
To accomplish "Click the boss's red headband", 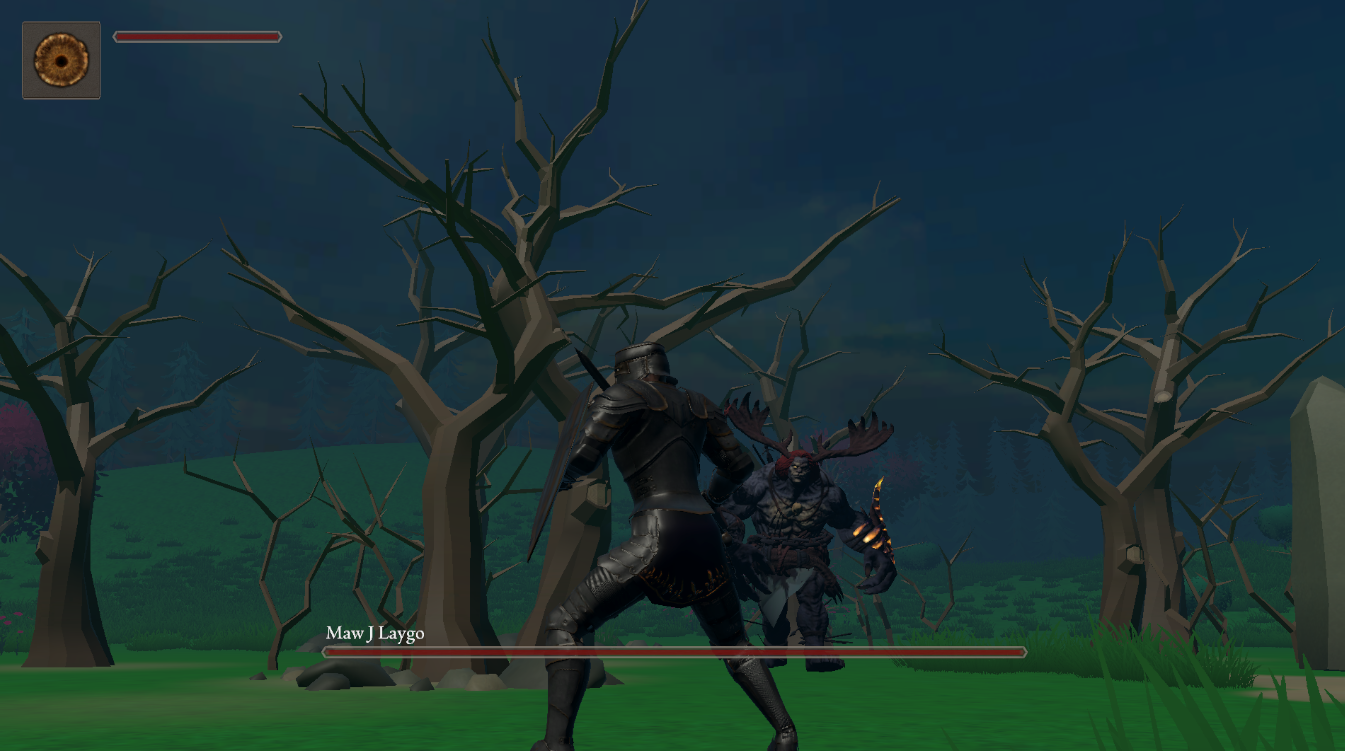I will coord(790,460).
